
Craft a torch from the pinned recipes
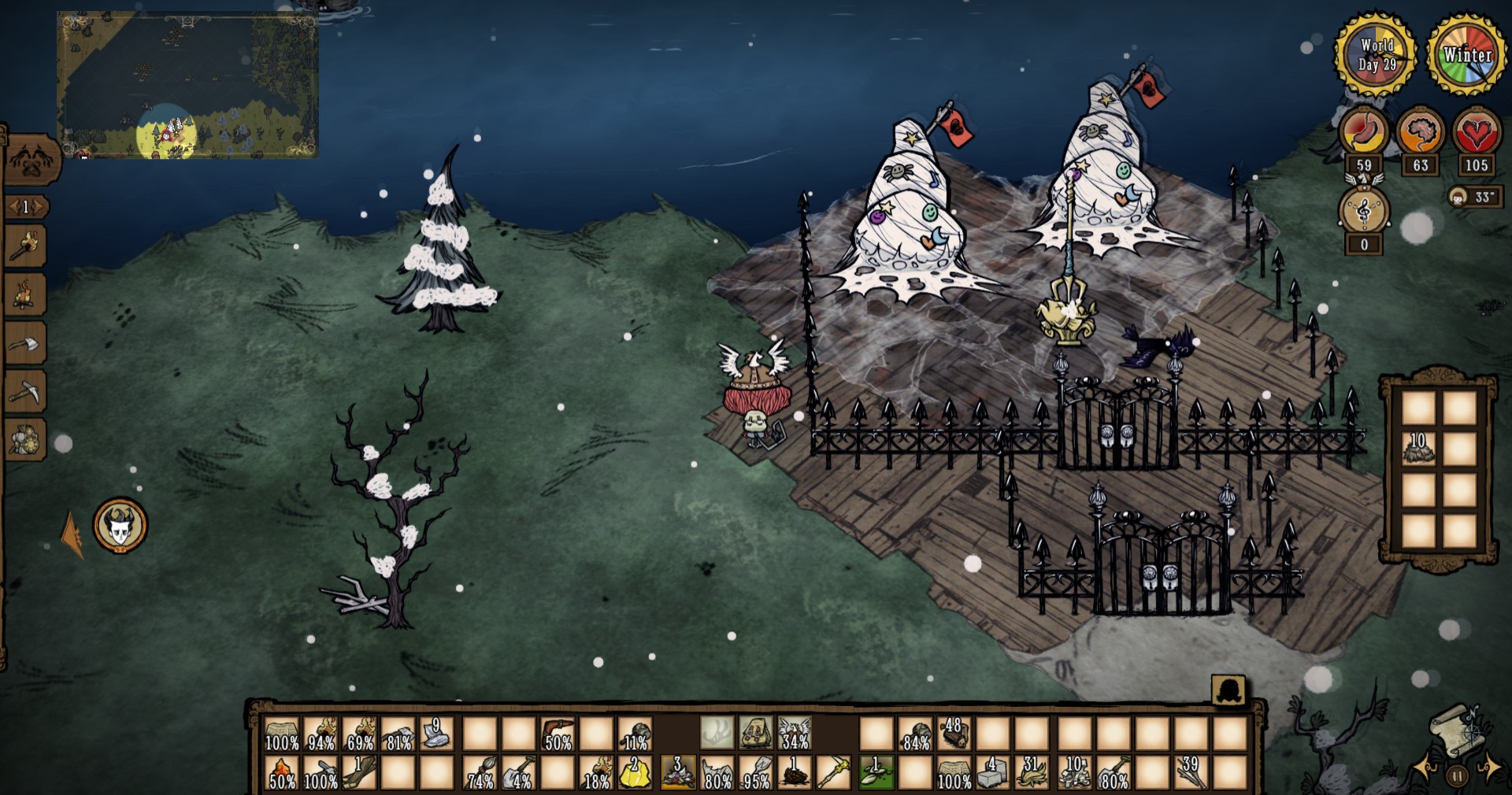pos(26,247)
